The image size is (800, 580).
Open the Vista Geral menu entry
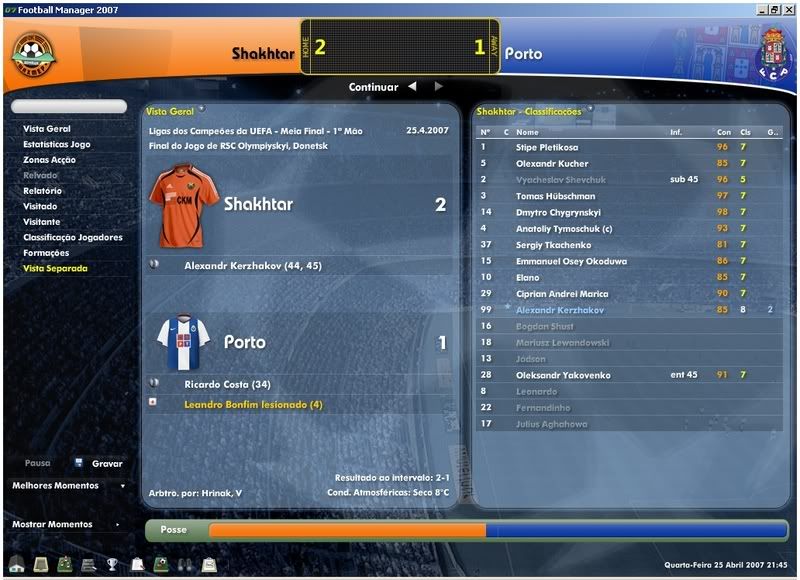point(47,129)
